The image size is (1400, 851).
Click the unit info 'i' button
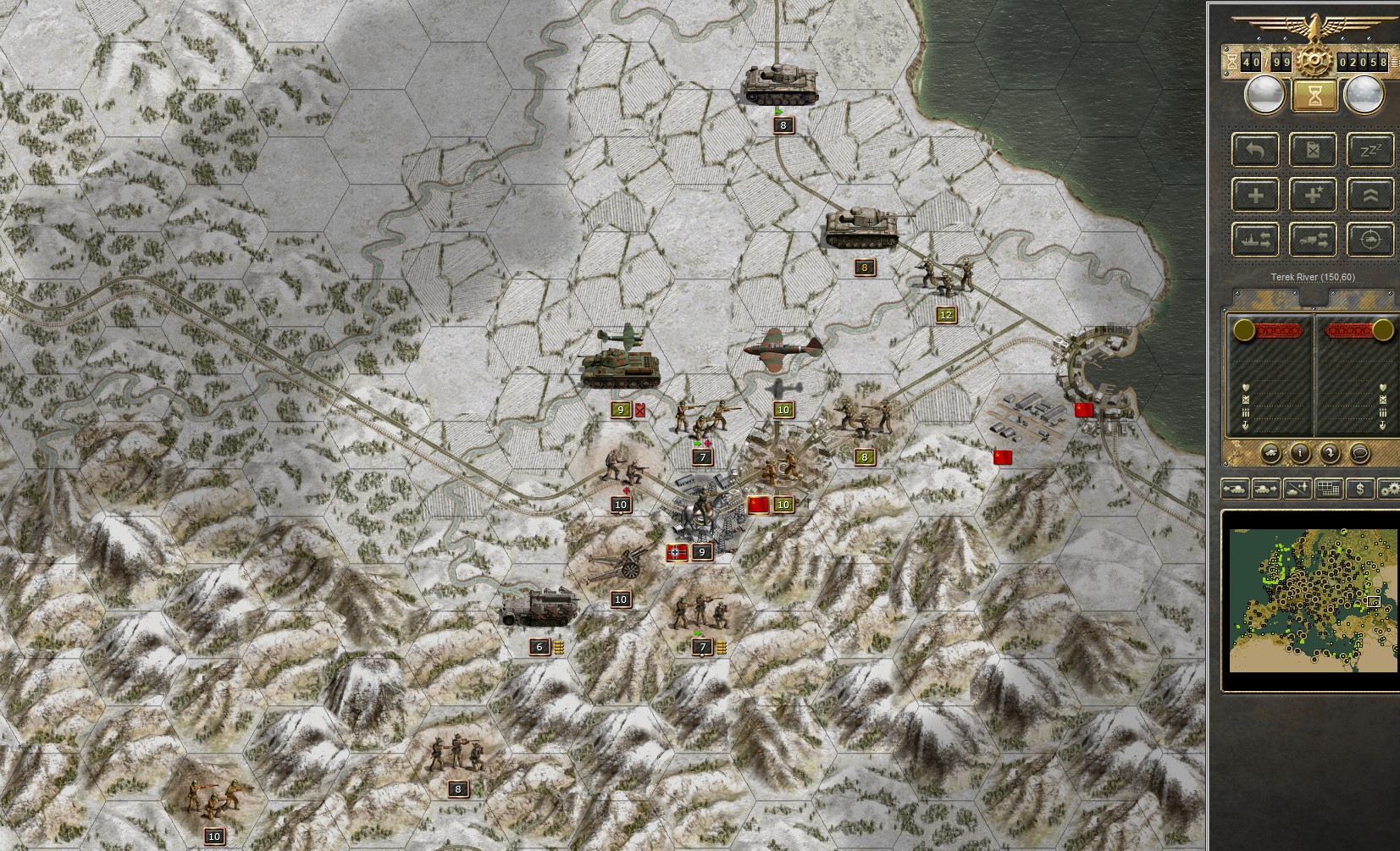coord(1300,453)
